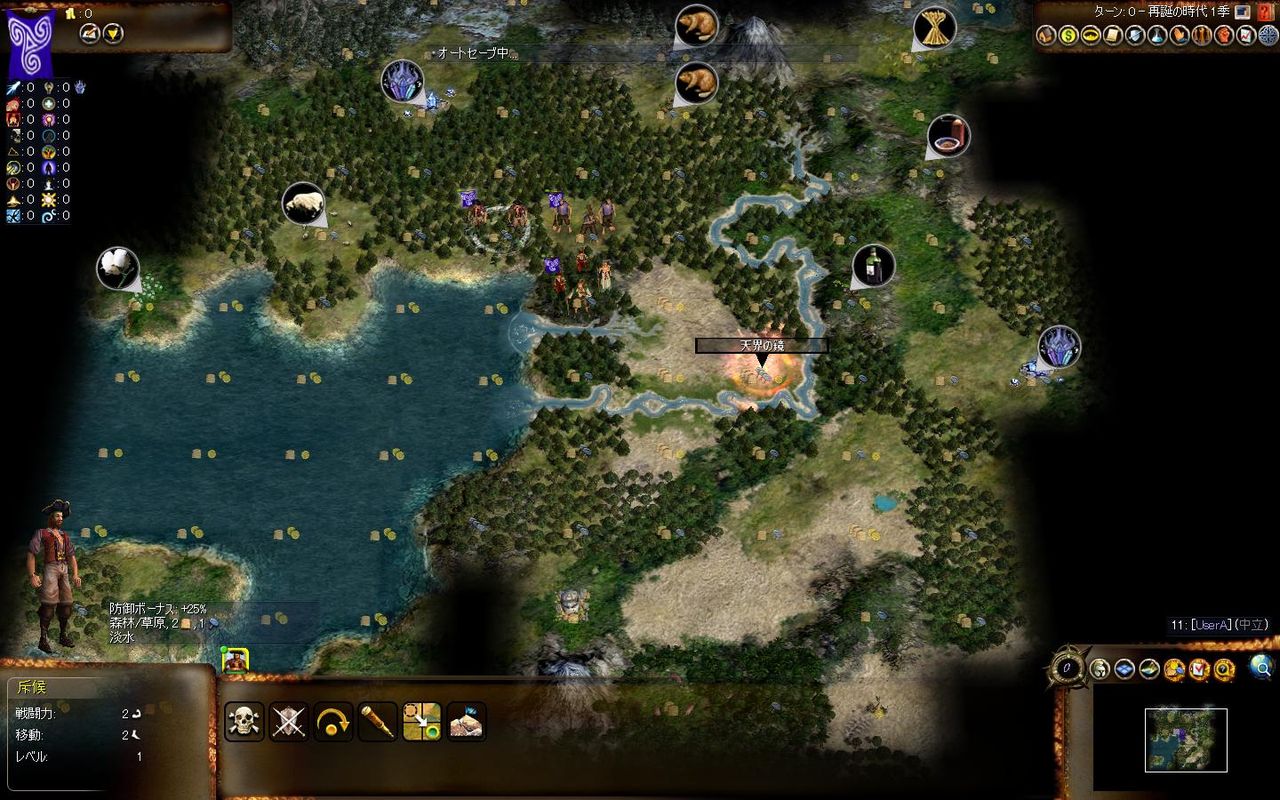Open the victory screen (fist icon)
This screenshot has height=800, width=1280.
[x=1225, y=35]
